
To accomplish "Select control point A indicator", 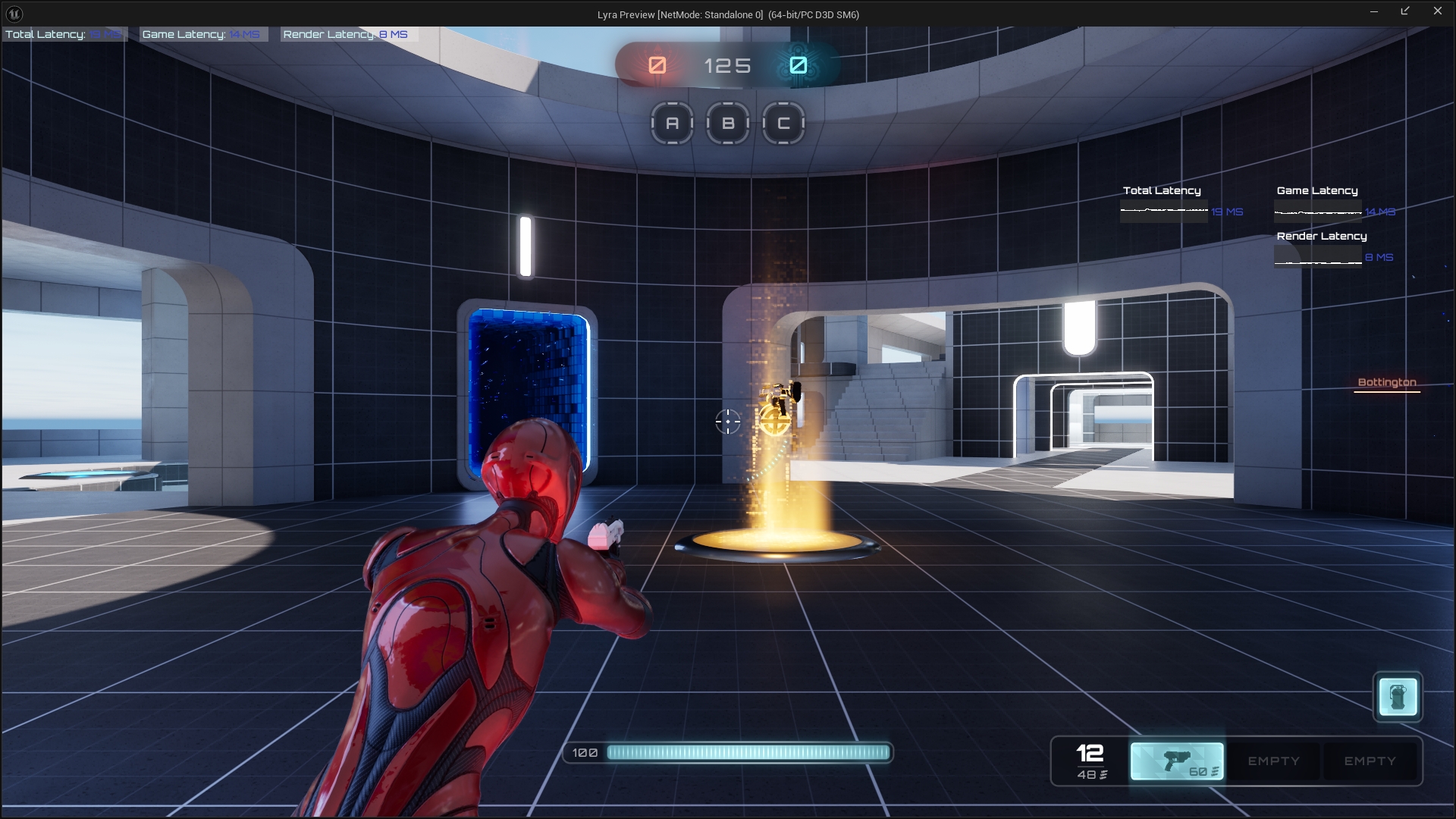I will point(672,123).
